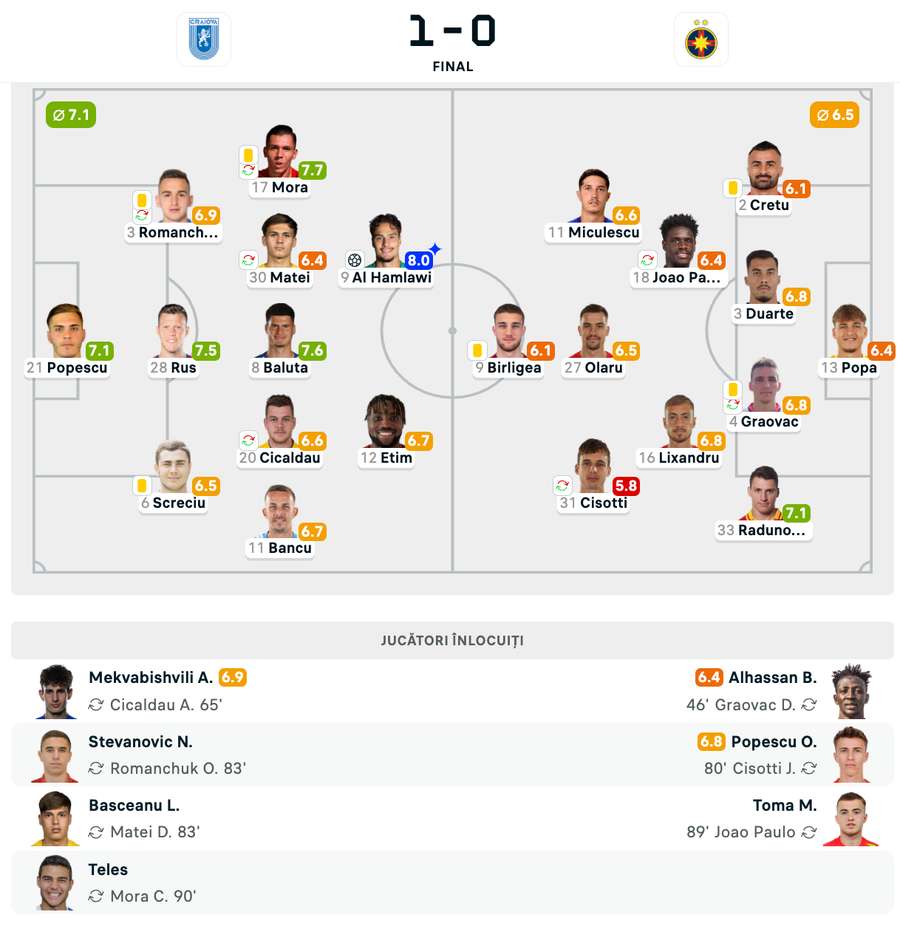
Task: Select goalkeeper Popescu in the lineup
Action: pyautogui.click(x=65, y=332)
